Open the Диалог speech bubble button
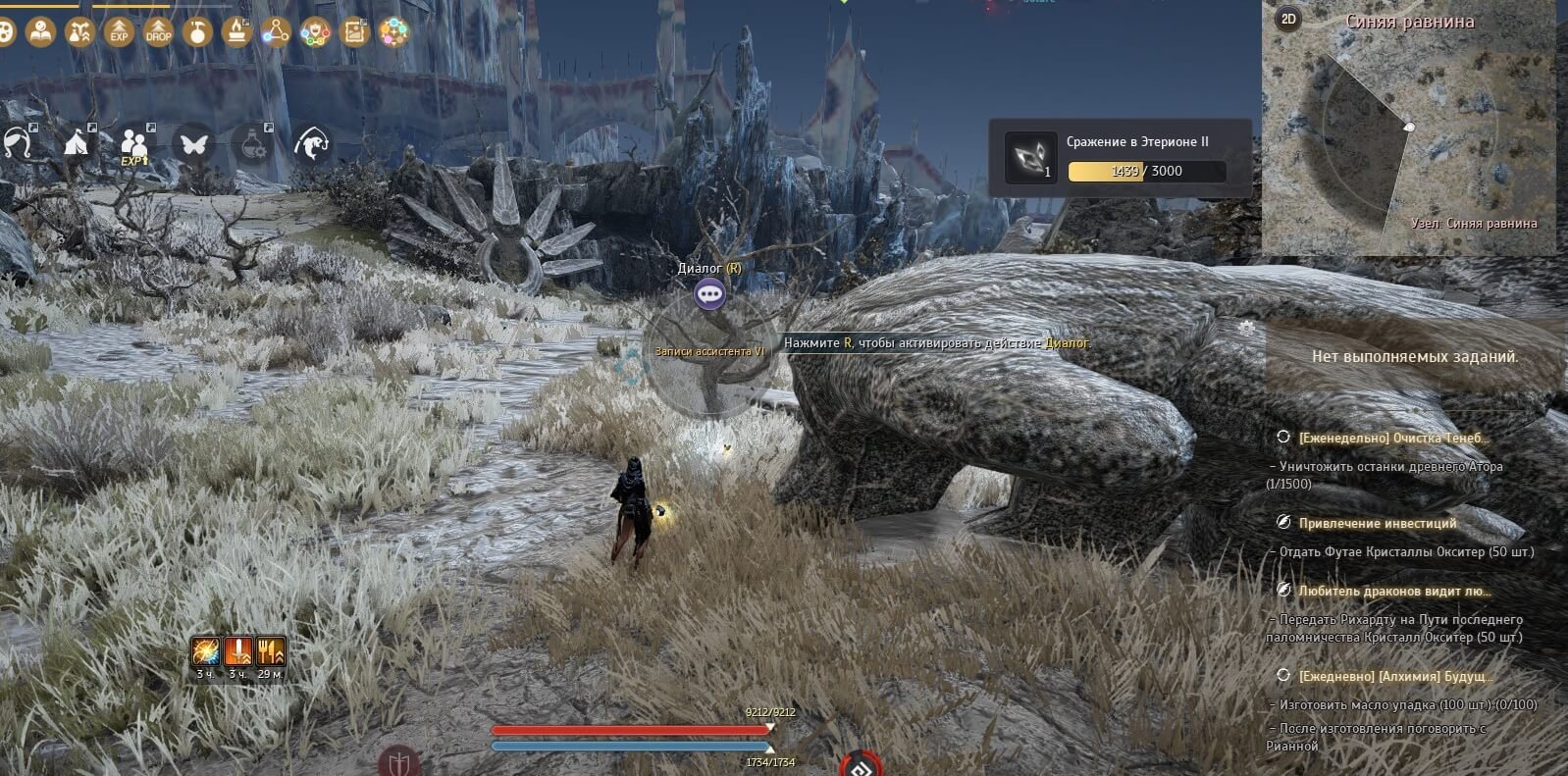The image size is (1568, 776). (x=709, y=293)
